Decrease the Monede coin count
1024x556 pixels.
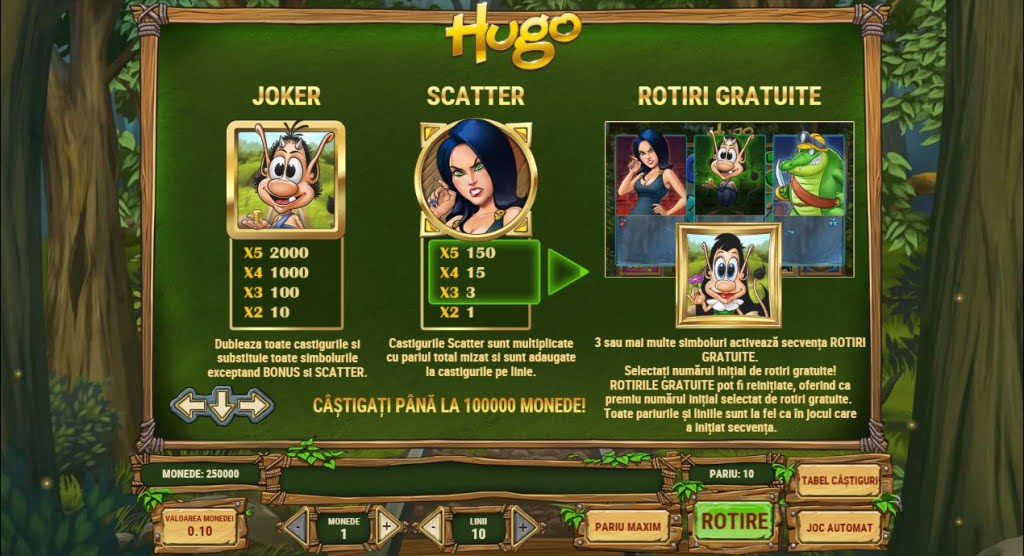(x=298, y=526)
